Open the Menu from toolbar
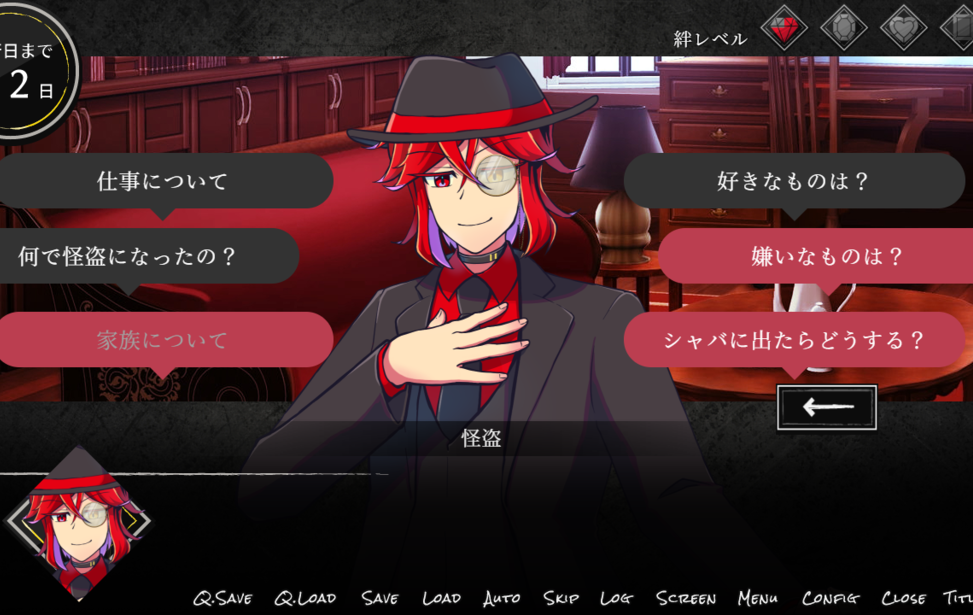The image size is (973, 615). (x=758, y=598)
